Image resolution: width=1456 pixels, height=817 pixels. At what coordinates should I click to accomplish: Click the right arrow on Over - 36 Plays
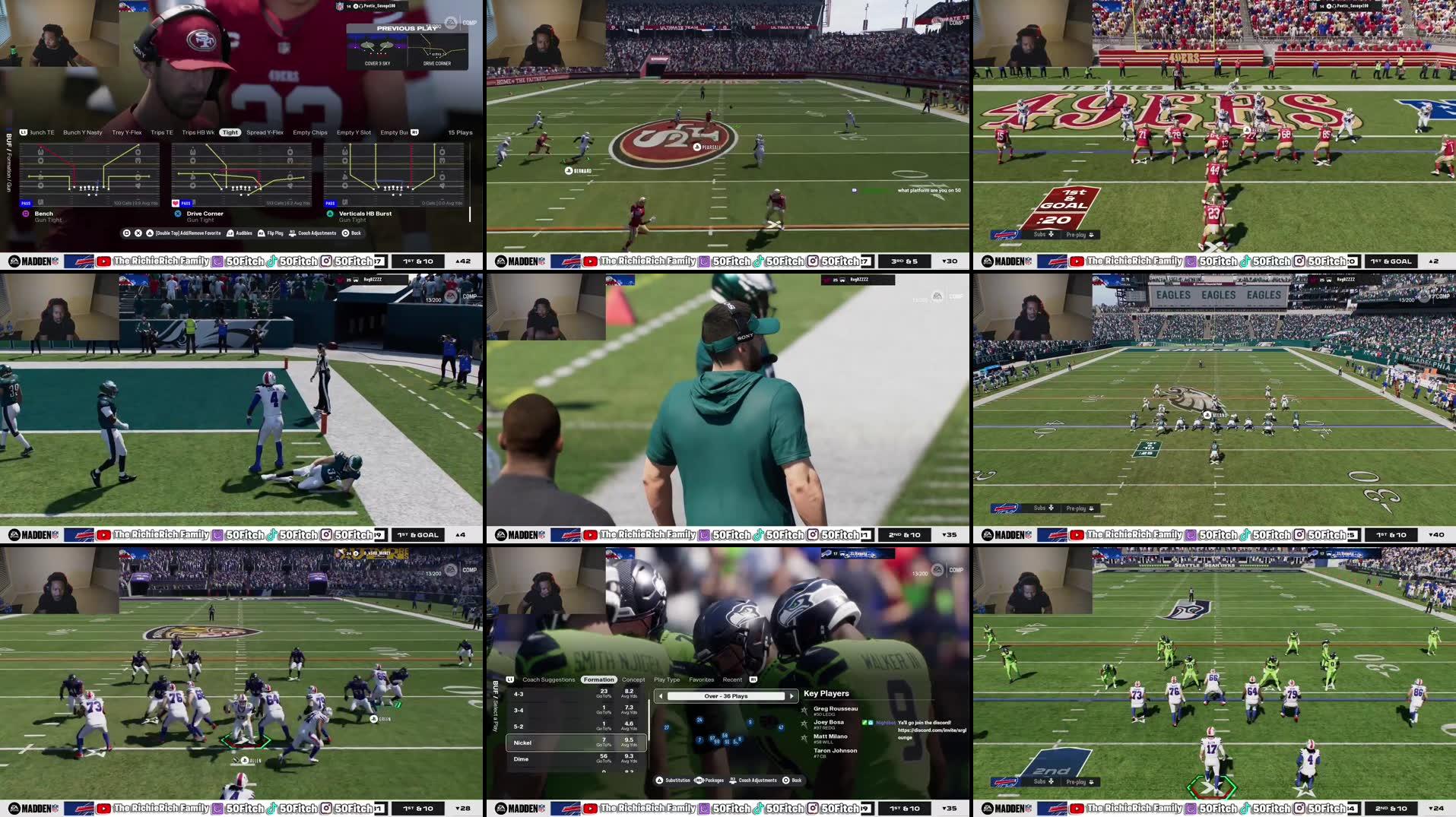pos(791,695)
